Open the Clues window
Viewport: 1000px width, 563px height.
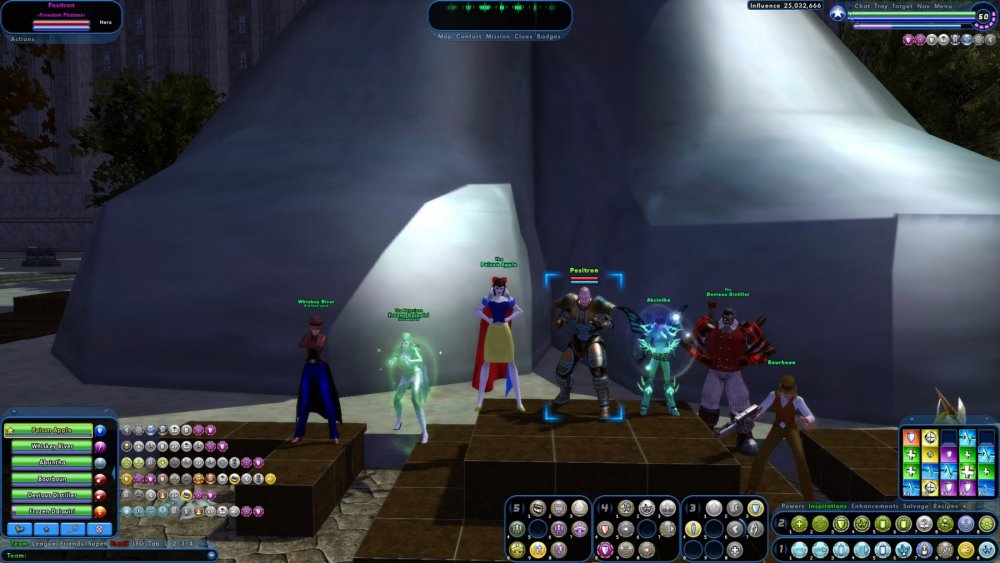pos(524,36)
